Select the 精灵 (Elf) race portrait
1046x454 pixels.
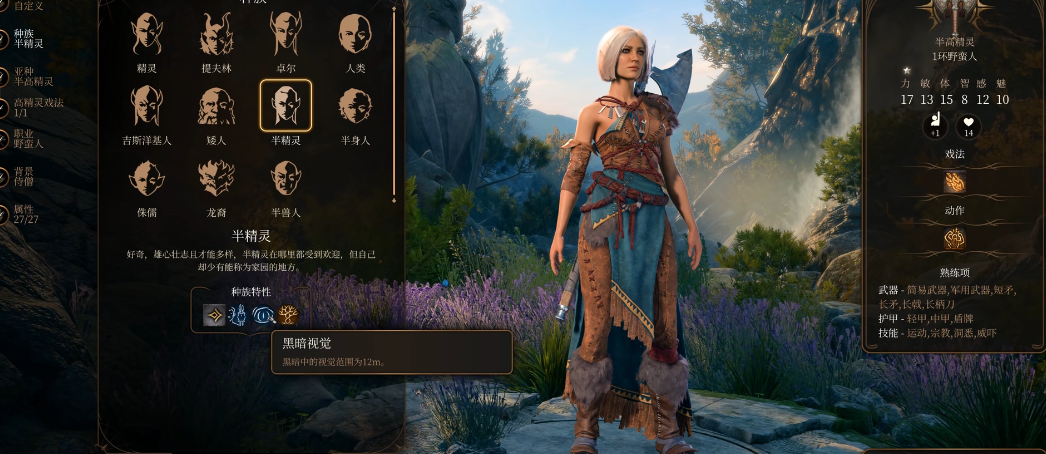click(147, 35)
